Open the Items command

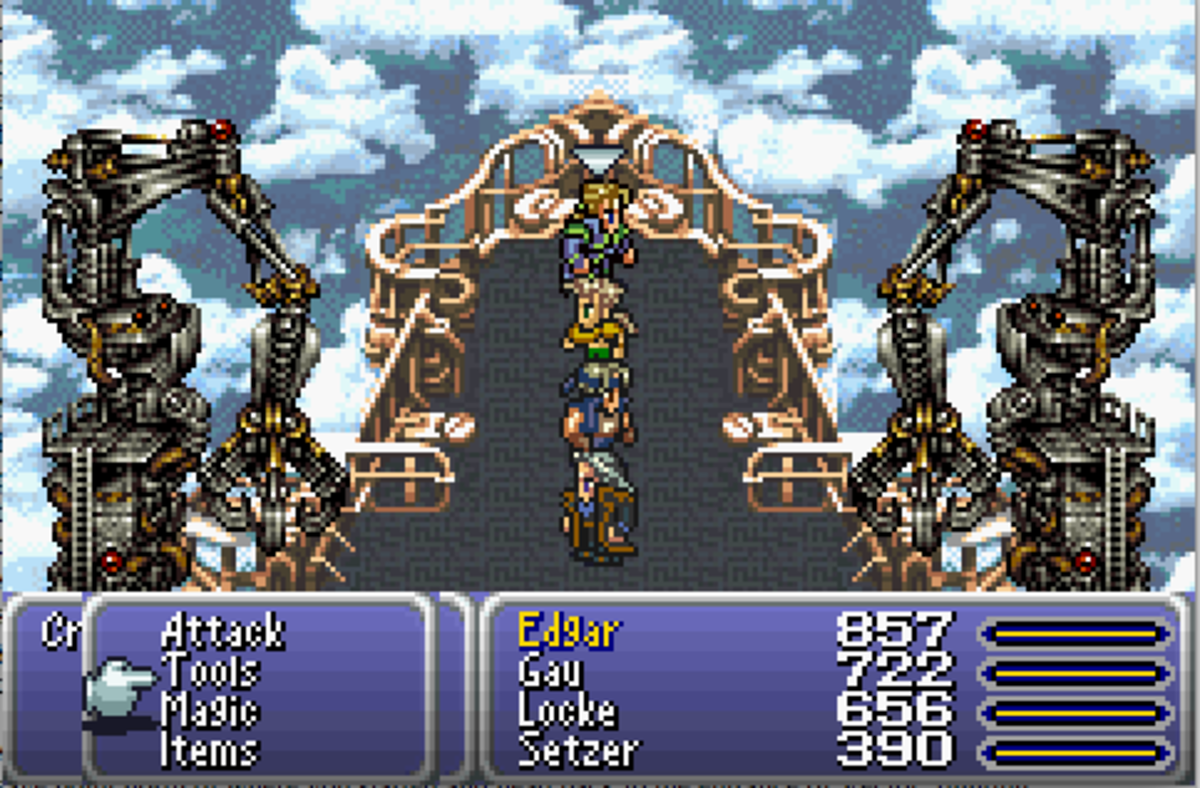point(210,750)
